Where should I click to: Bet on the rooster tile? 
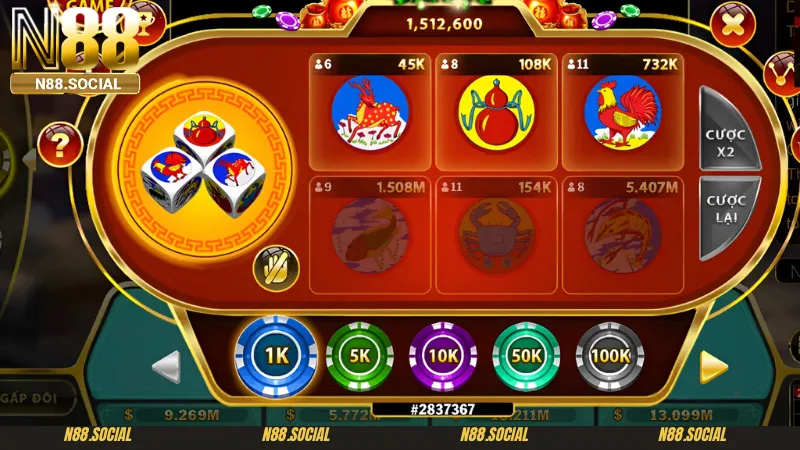coord(622,111)
